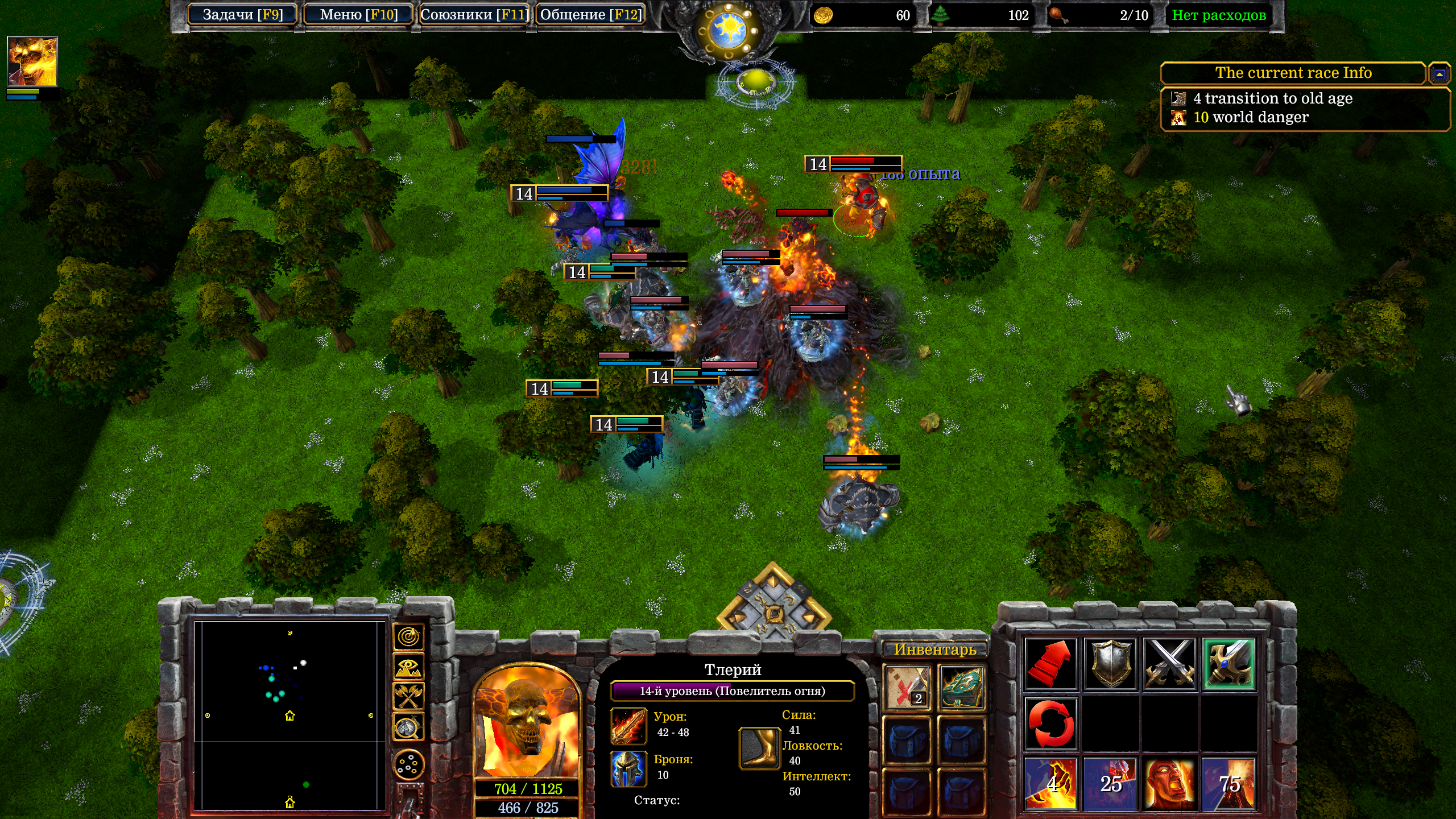Open the formation toggle button with circles

(408, 764)
